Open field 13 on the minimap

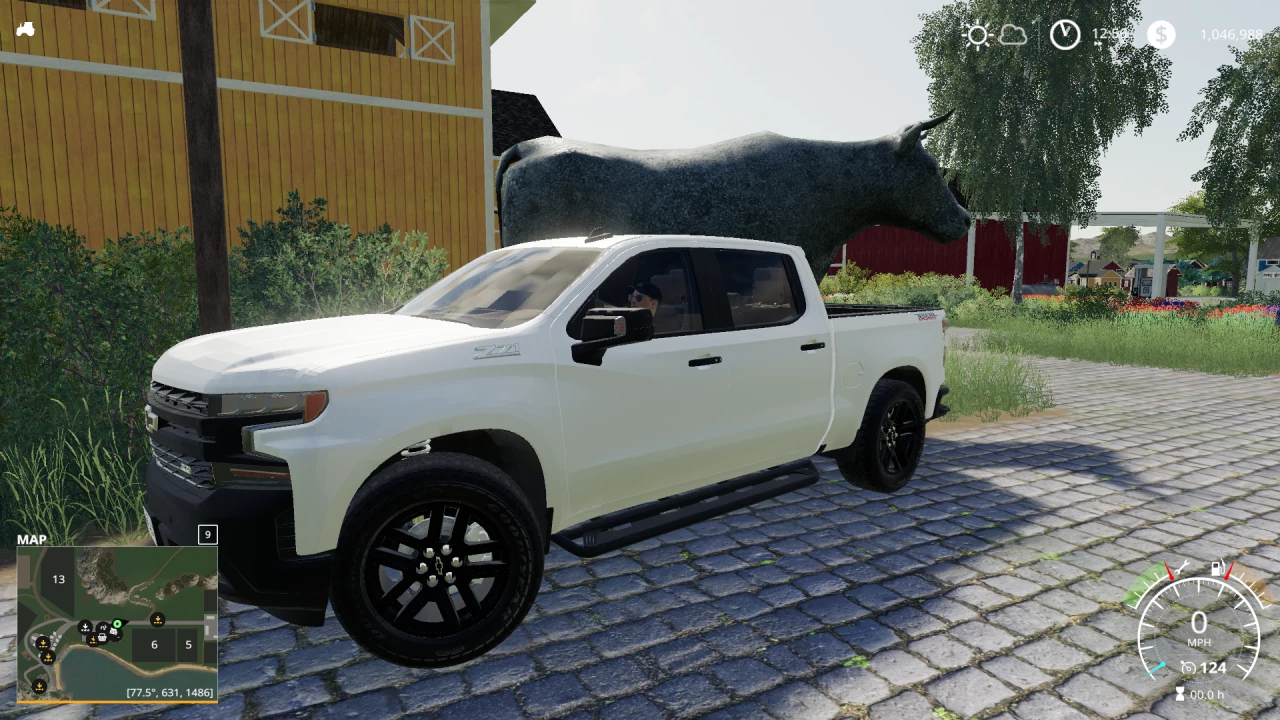58,579
